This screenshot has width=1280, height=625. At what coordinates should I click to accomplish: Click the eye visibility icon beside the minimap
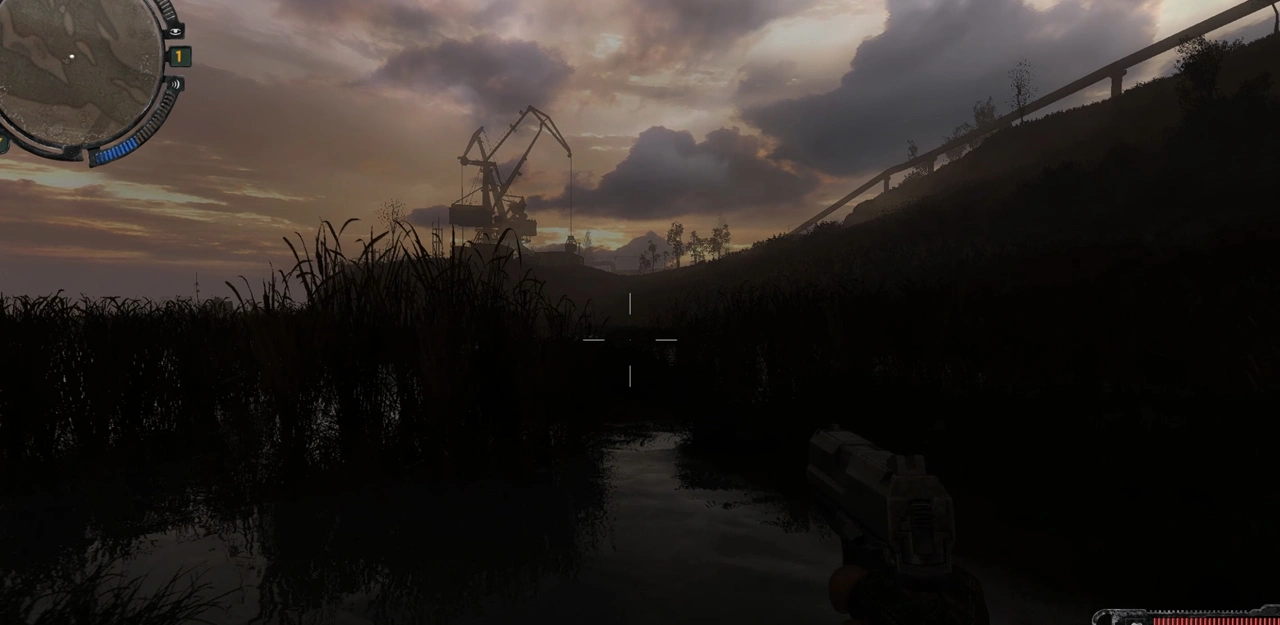[175, 31]
